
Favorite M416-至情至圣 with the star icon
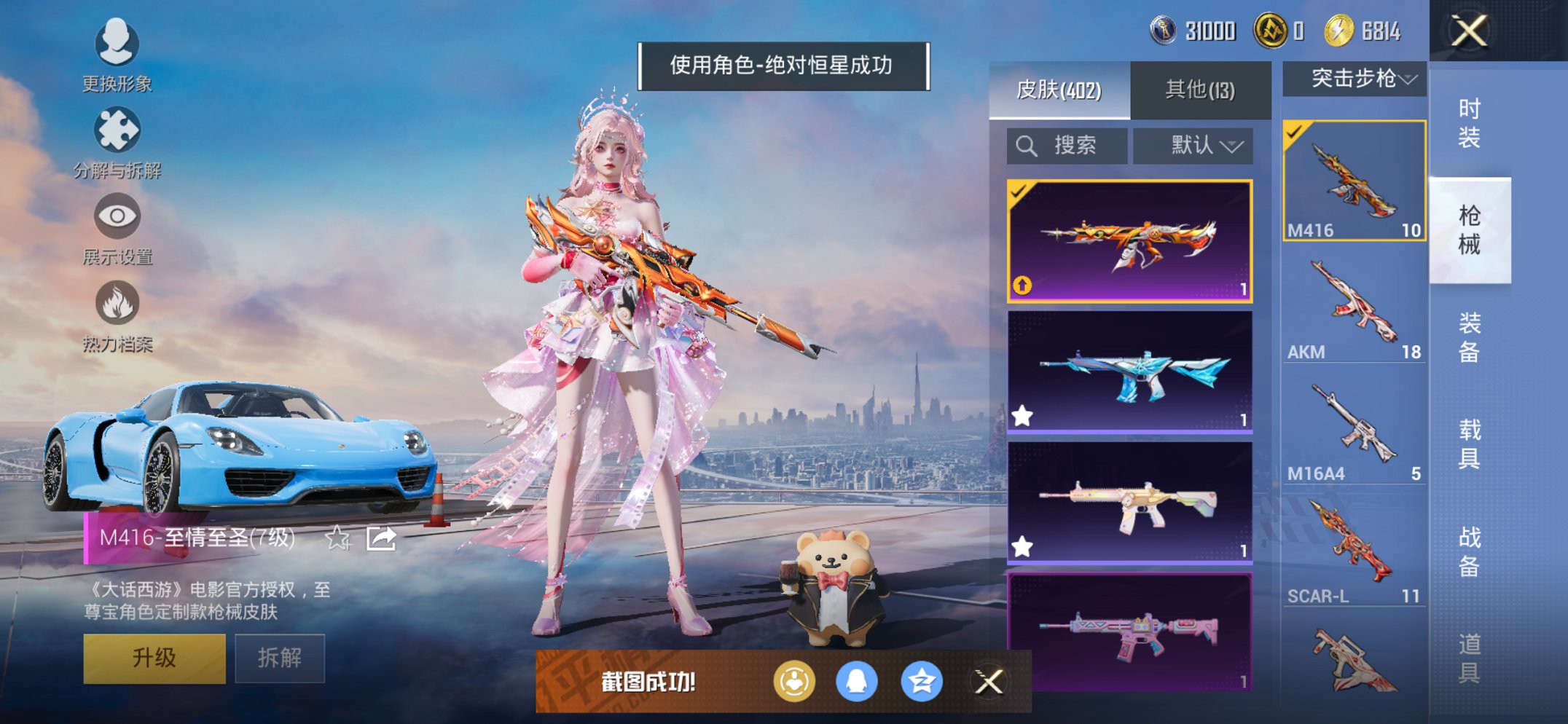coord(337,539)
